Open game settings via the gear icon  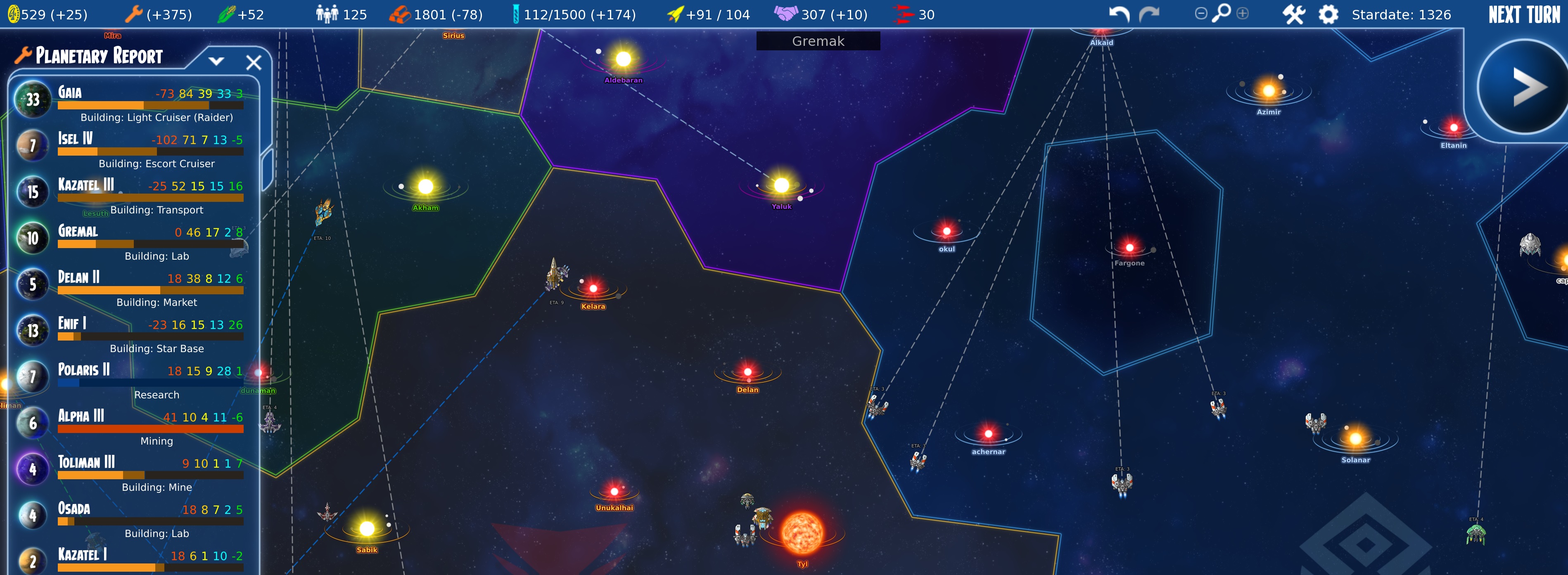(1328, 13)
